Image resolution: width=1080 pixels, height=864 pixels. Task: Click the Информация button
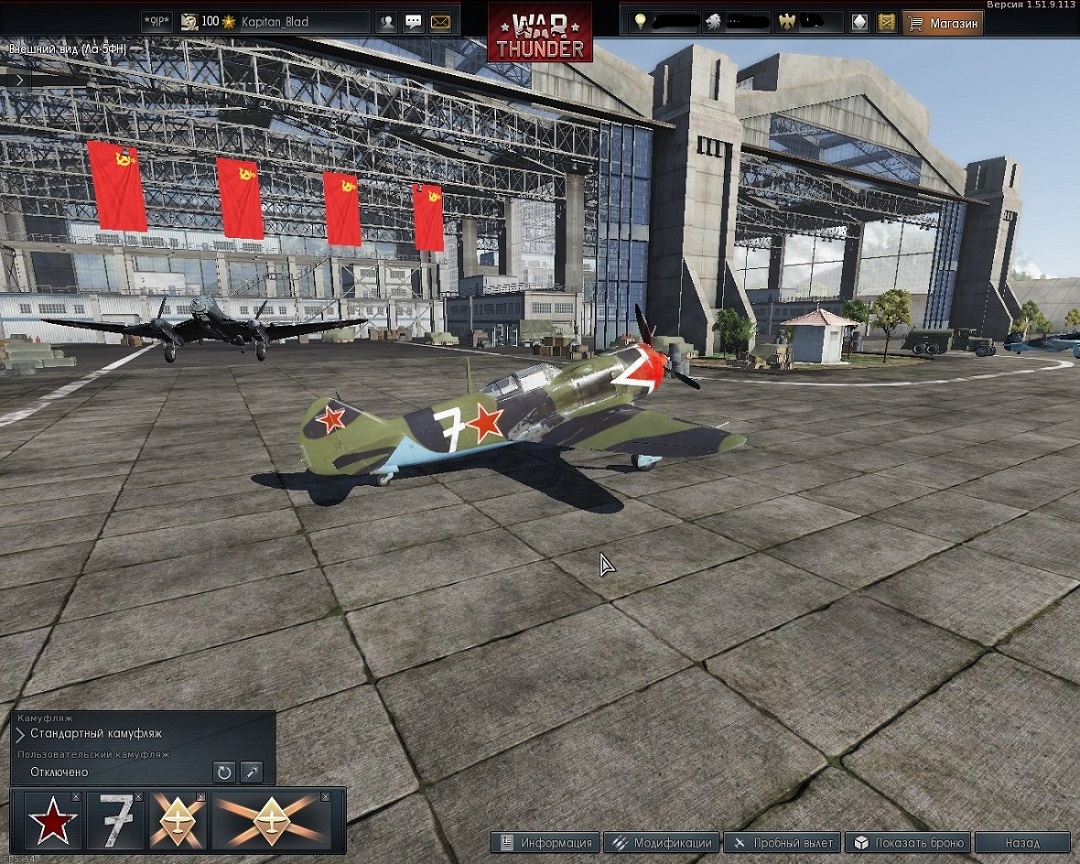click(x=547, y=843)
